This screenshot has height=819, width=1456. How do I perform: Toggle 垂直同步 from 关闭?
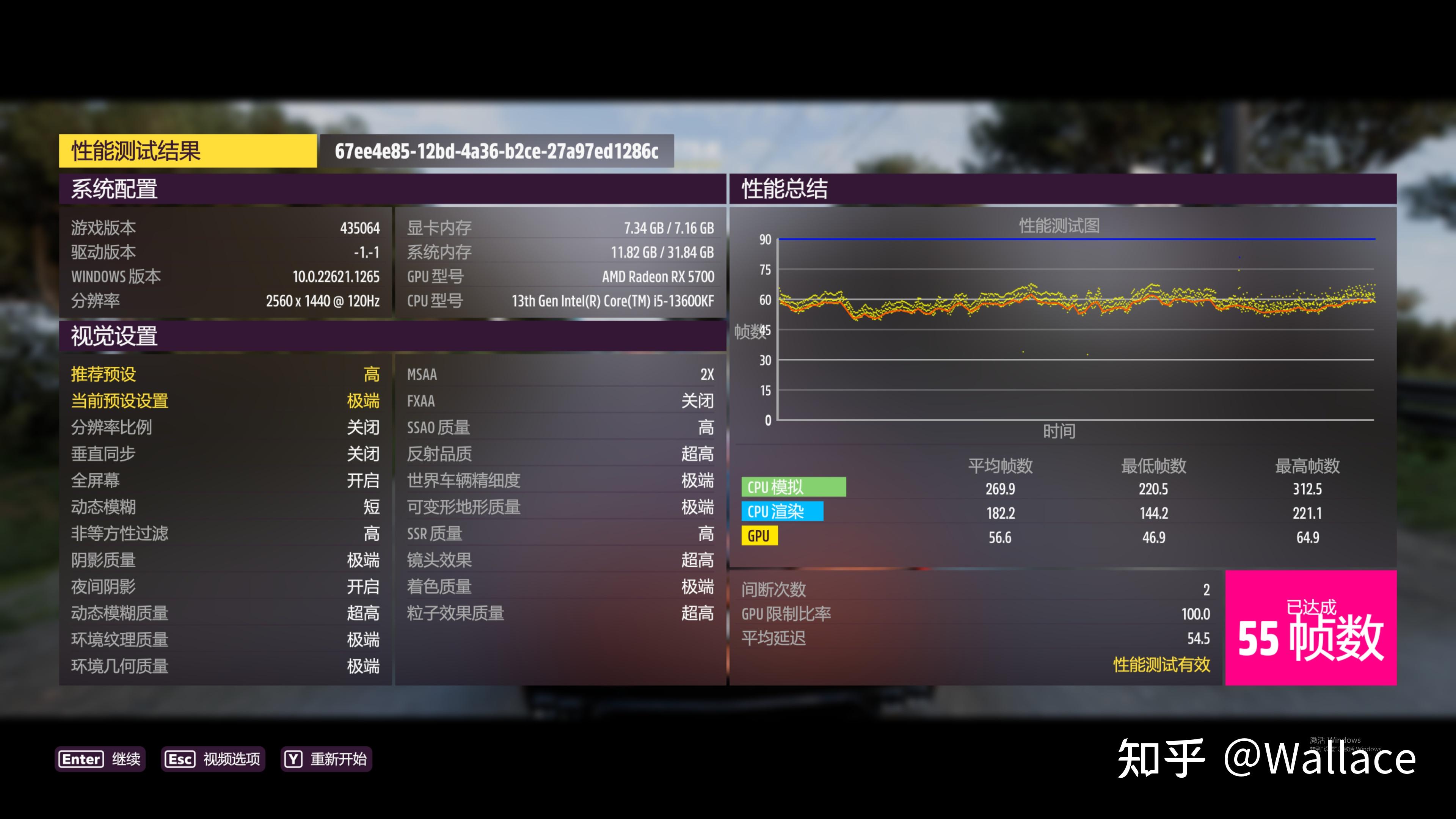coord(226,454)
